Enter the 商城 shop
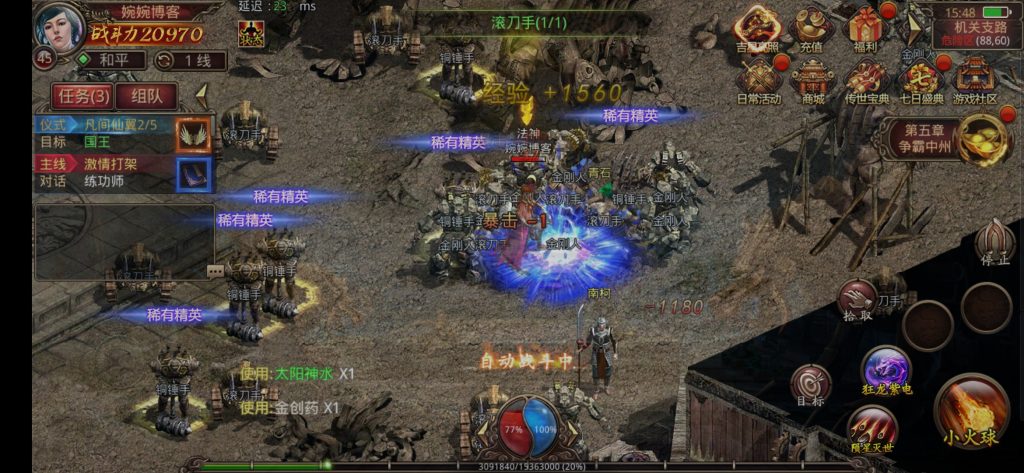Viewport: 1024px width, 473px height. click(x=812, y=80)
